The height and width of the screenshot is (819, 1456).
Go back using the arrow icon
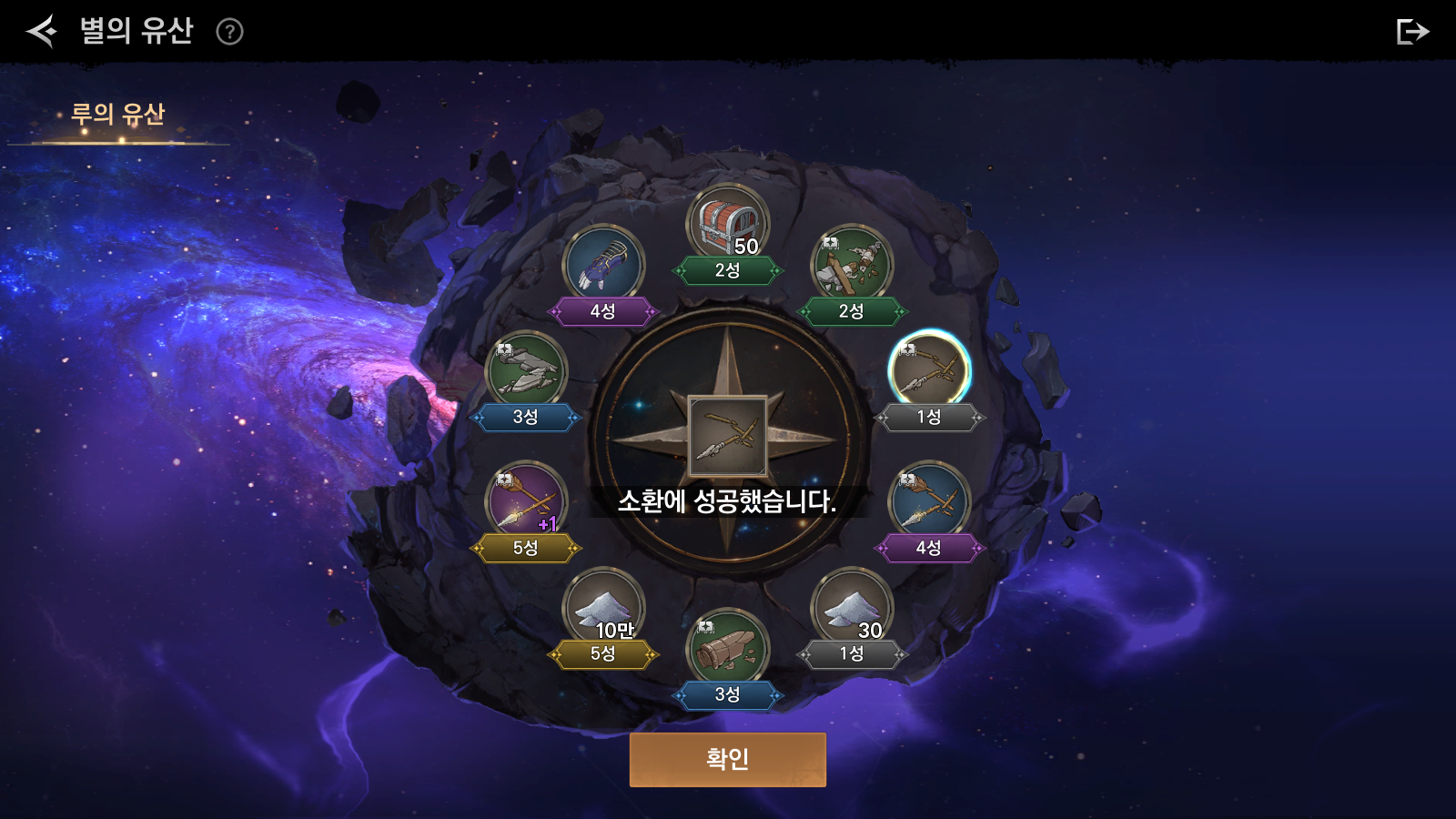42,31
